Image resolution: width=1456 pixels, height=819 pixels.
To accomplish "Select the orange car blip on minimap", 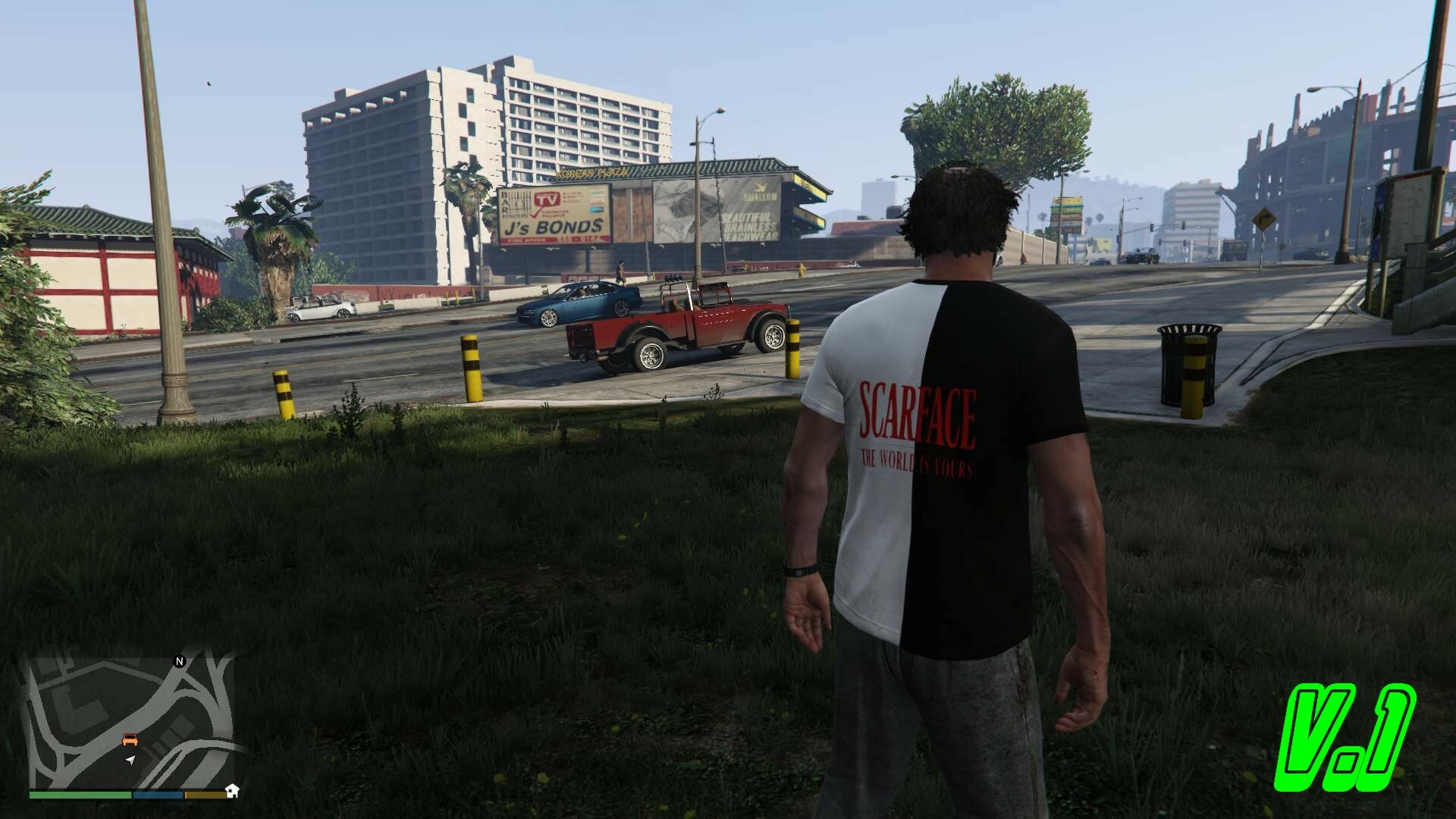I will (130, 739).
